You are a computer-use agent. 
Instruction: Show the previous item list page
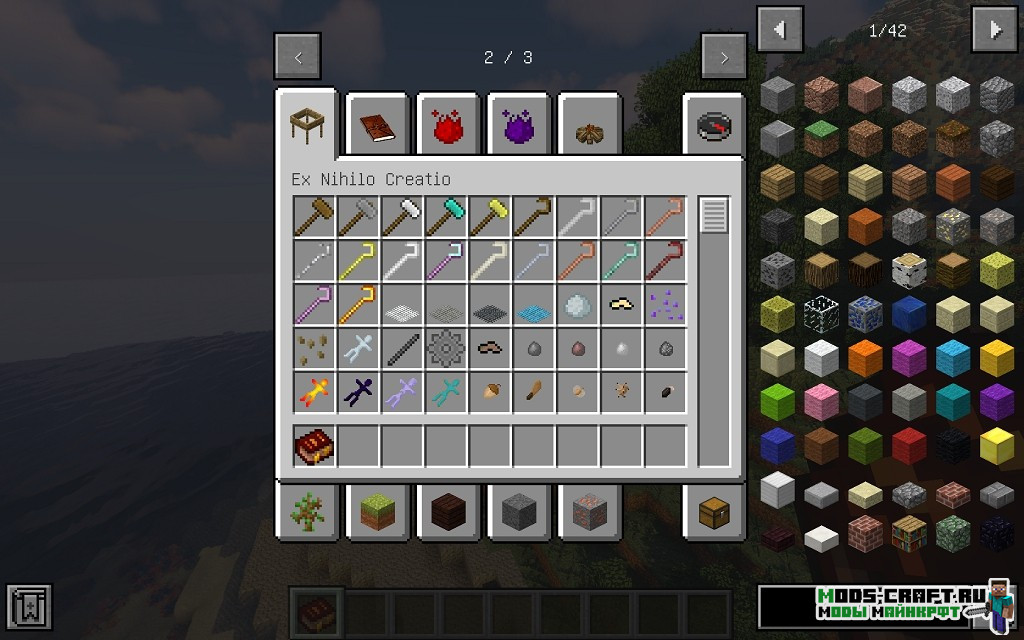coord(780,30)
